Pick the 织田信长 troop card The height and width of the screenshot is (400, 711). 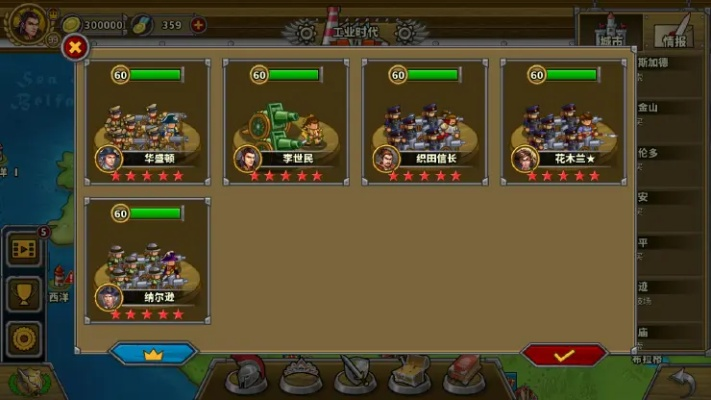point(424,121)
